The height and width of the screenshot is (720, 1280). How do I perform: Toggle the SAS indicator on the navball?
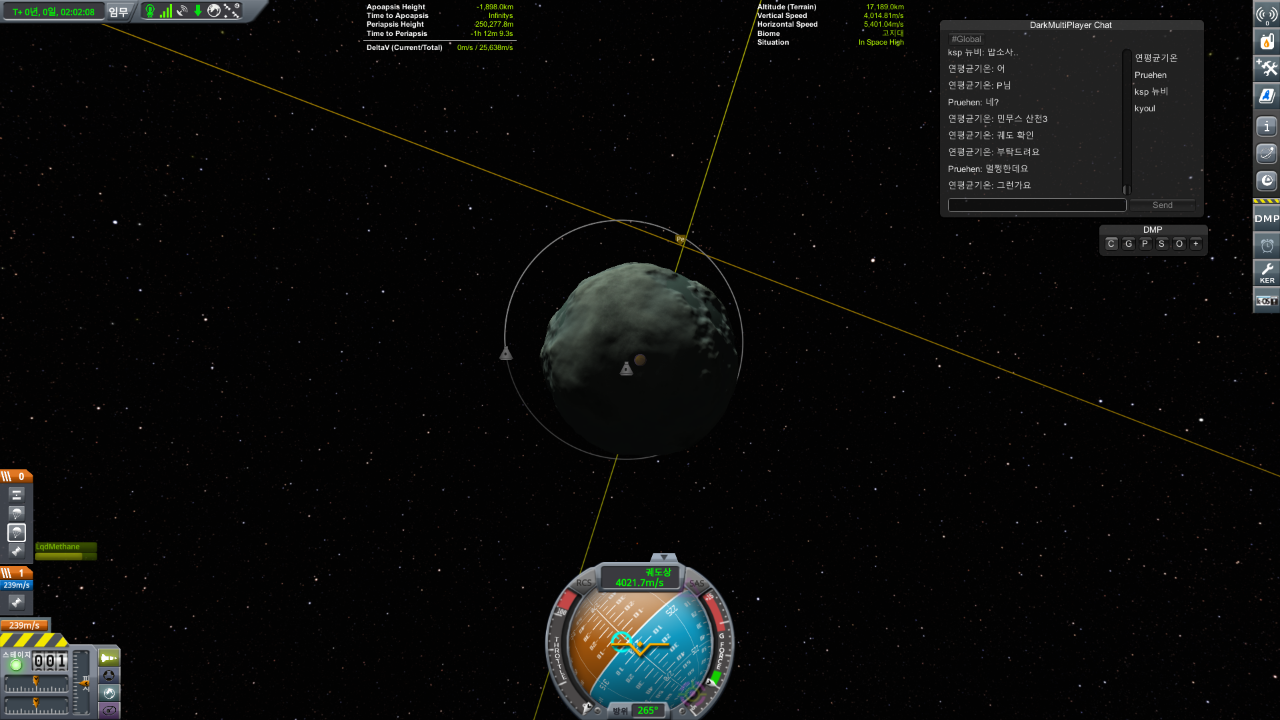(x=697, y=582)
